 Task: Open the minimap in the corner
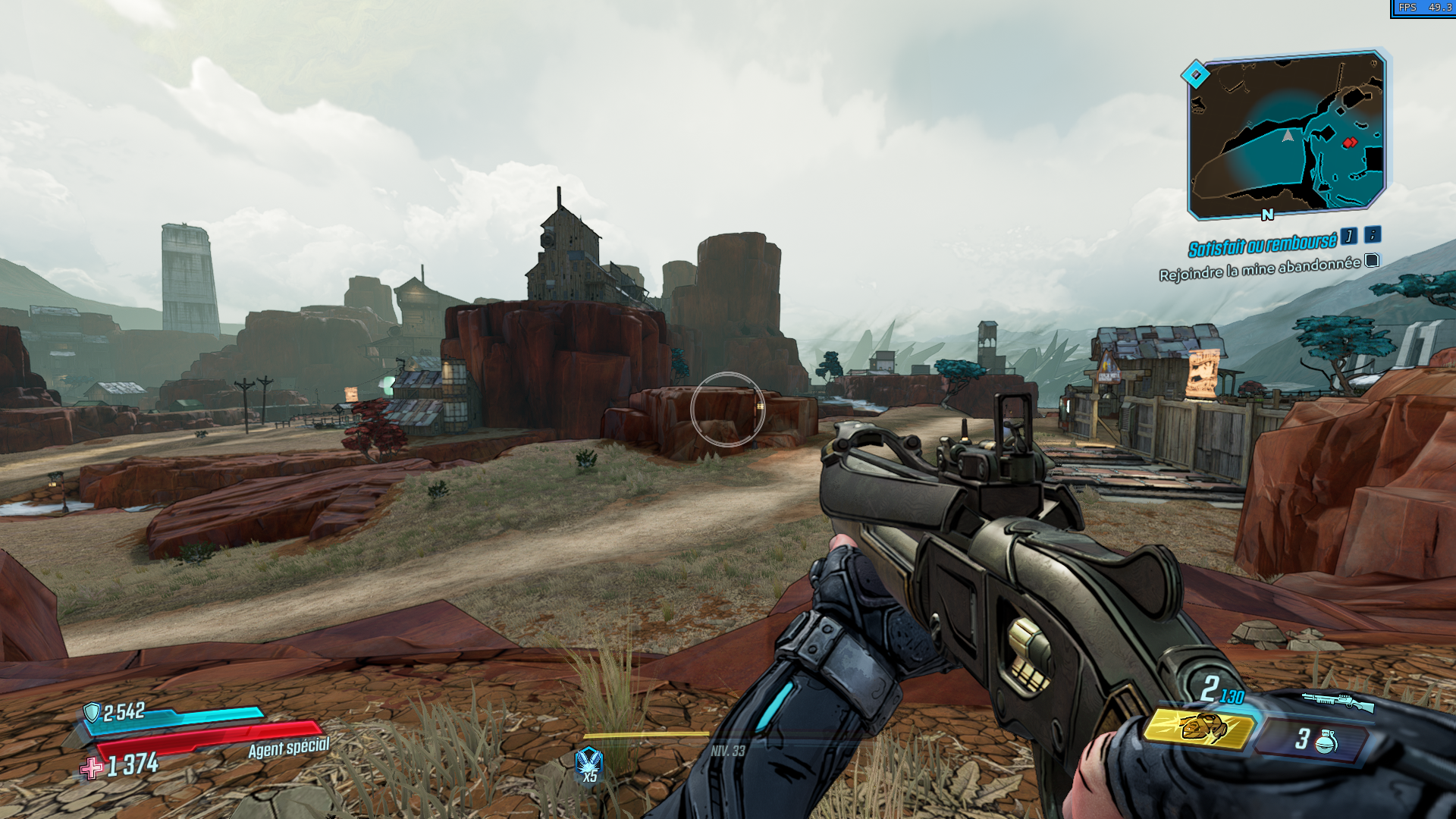coord(1288,135)
